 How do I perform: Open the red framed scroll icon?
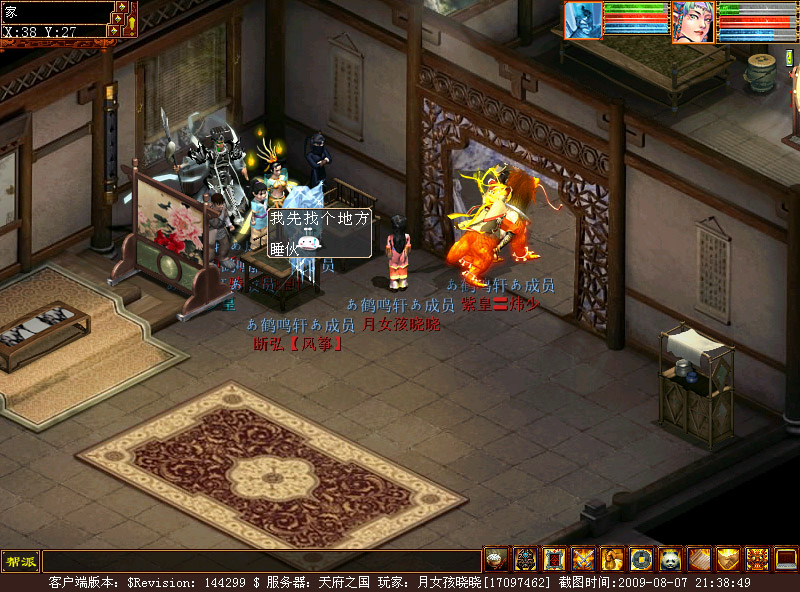[554, 560]
